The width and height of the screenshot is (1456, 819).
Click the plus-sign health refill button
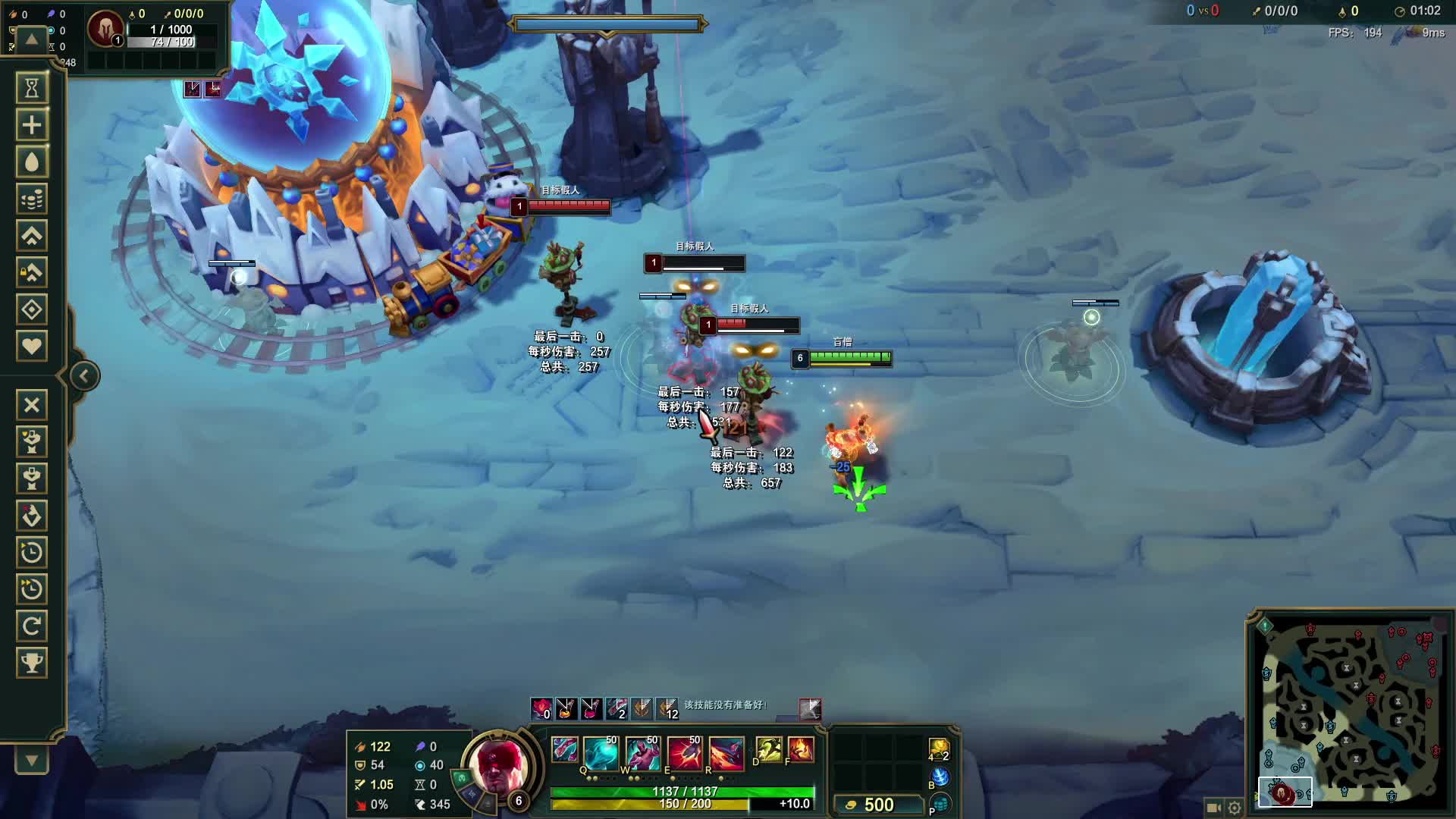coord(32,125)
